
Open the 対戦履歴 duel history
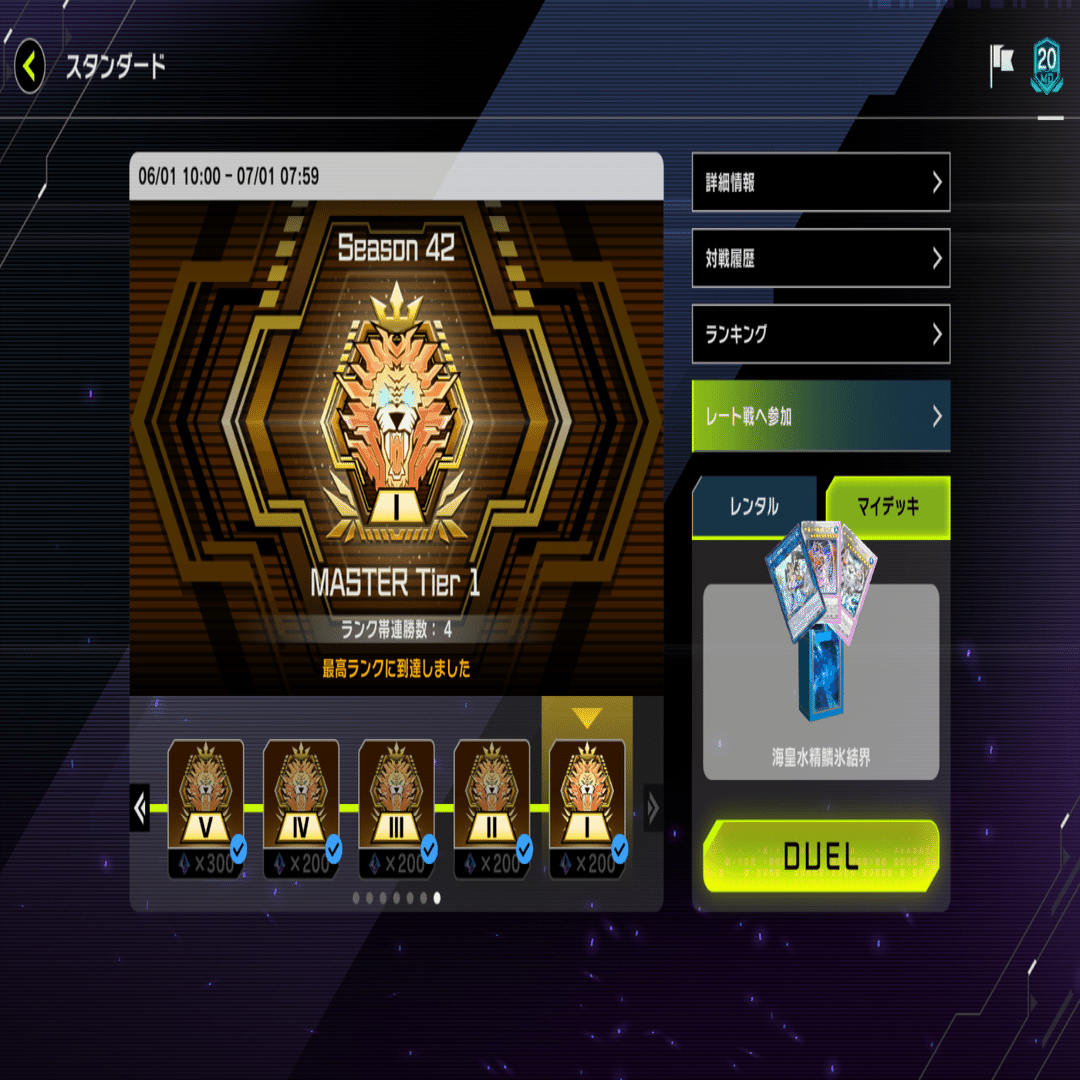click(820, 258)
